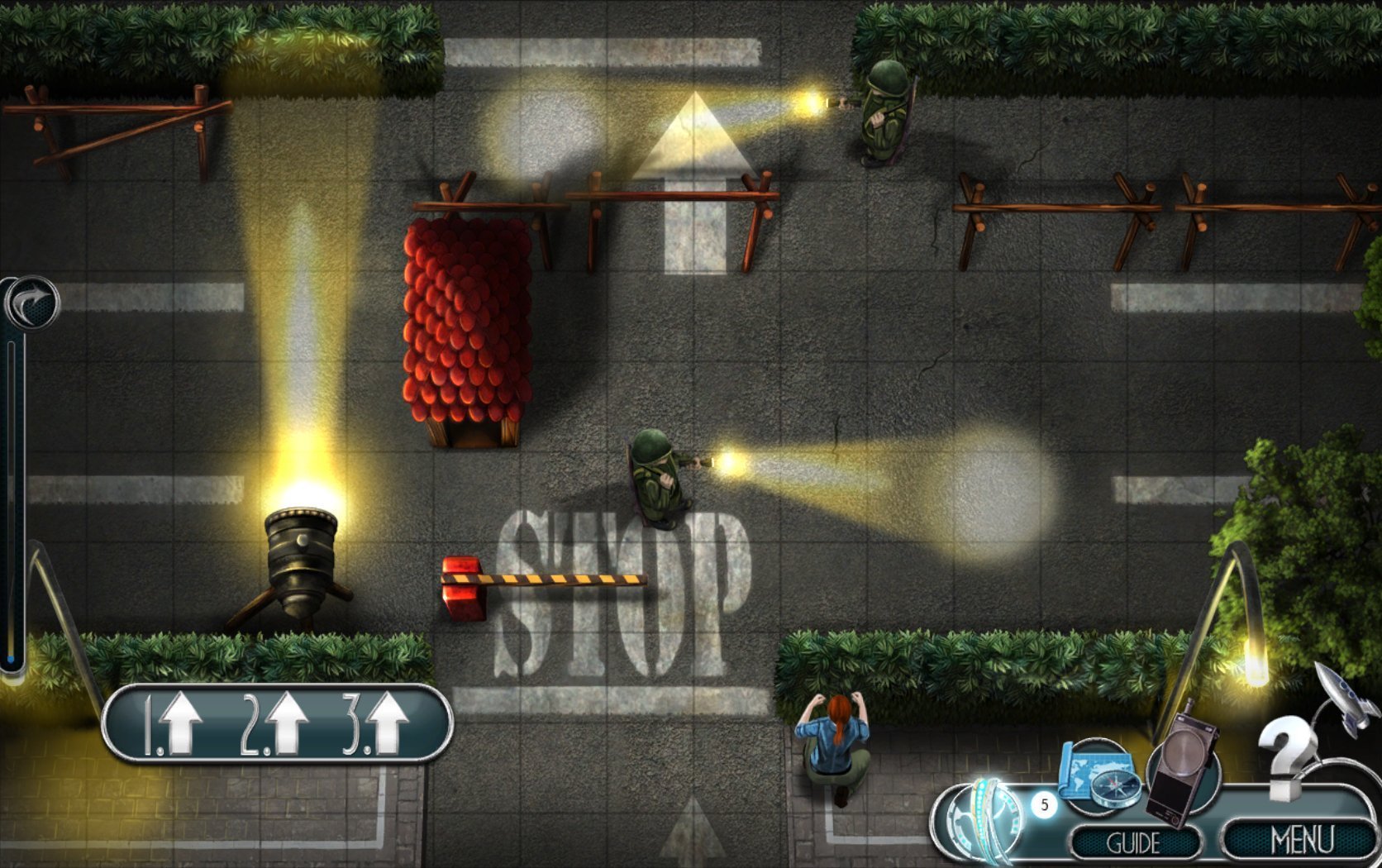Open the MENU button
The width and height of the screenshot is (1382, 868).
coord(1300,840)
